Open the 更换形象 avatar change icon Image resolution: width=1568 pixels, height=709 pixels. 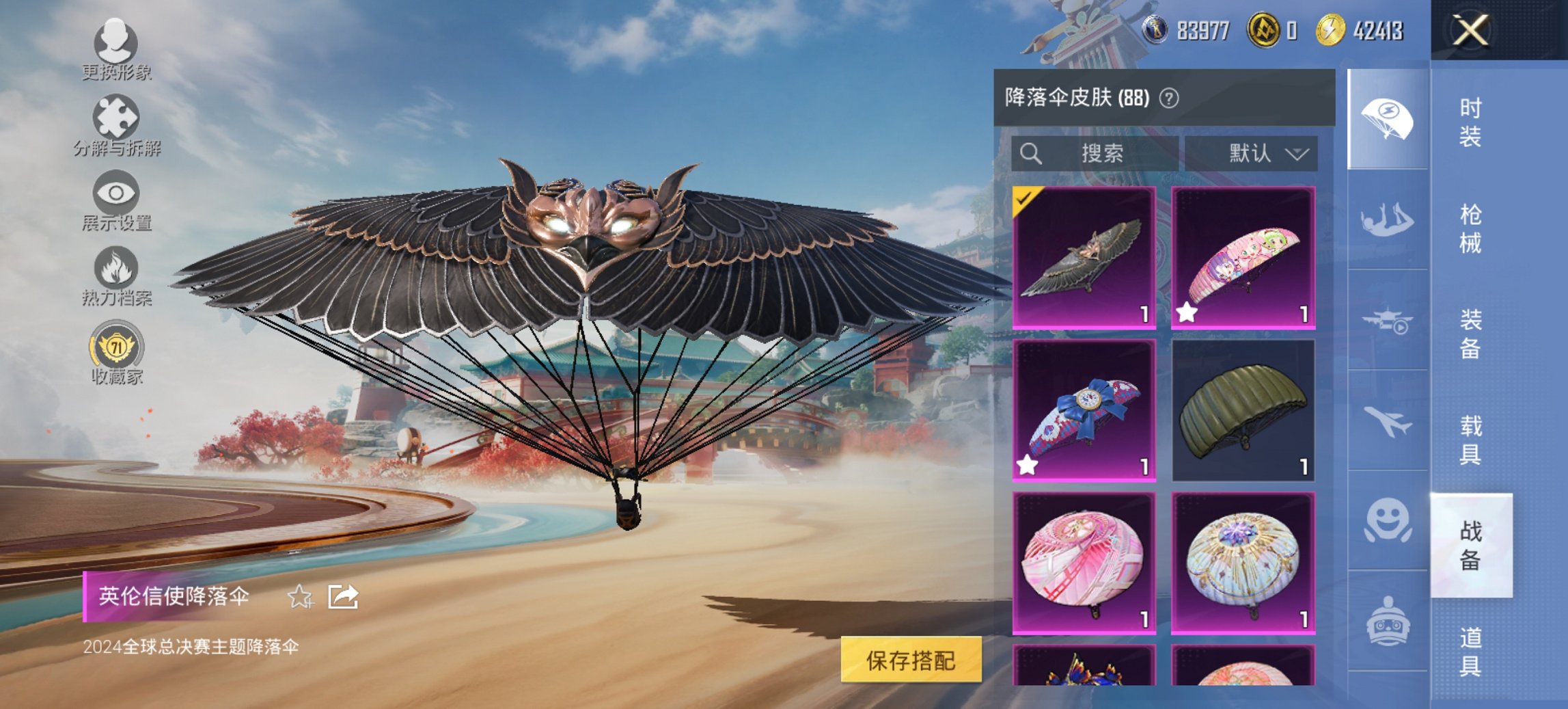coord(116,42)
